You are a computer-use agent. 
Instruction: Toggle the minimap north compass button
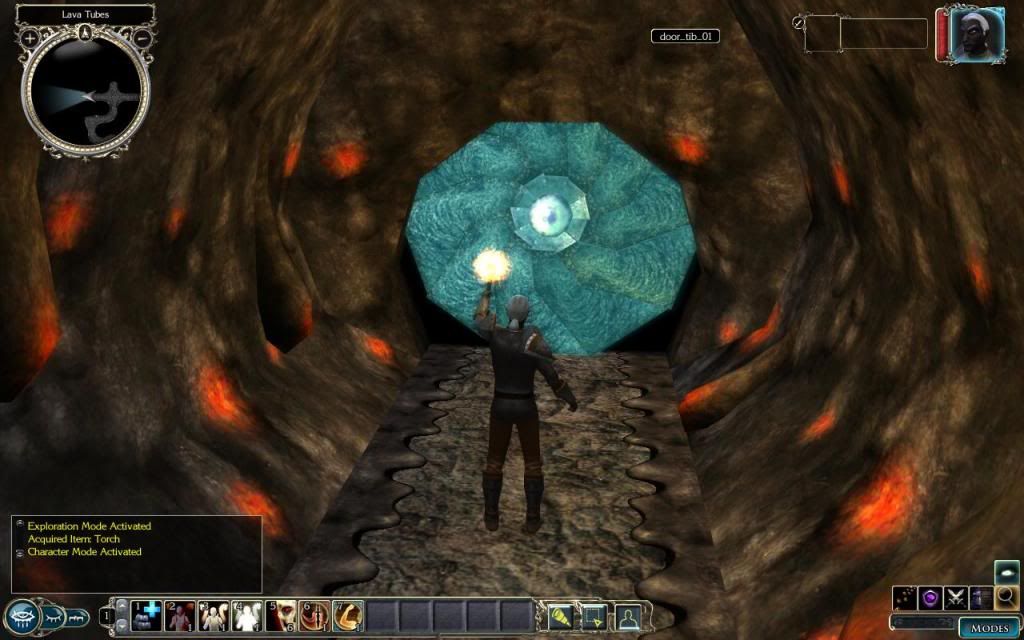(x=87, y=32)
